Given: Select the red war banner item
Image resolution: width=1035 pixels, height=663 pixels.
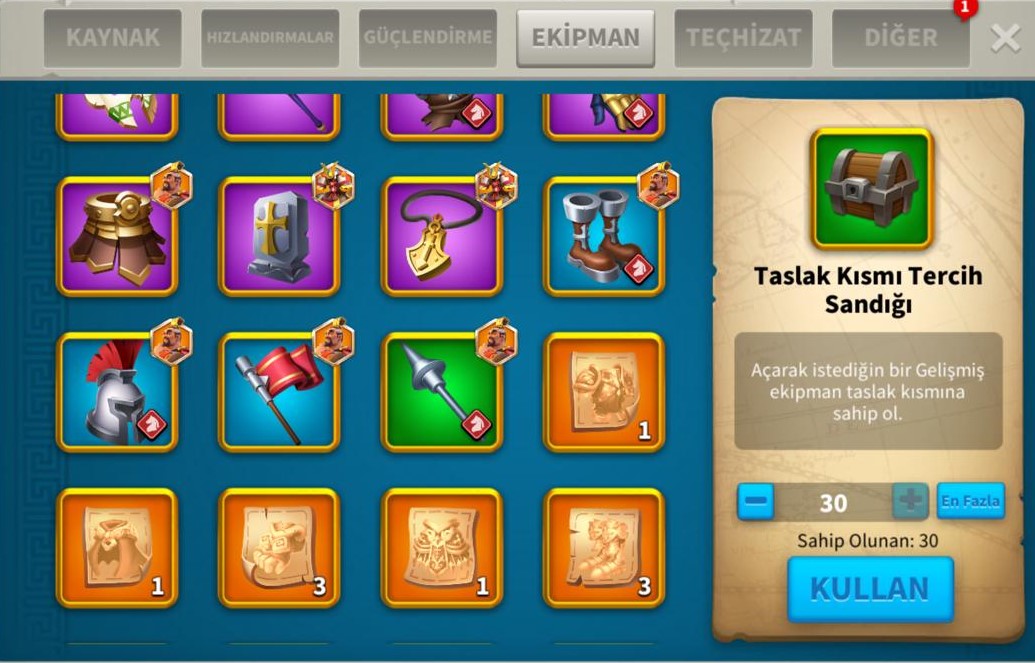Looking at the screenshot, I should click(x=279, y=392).
